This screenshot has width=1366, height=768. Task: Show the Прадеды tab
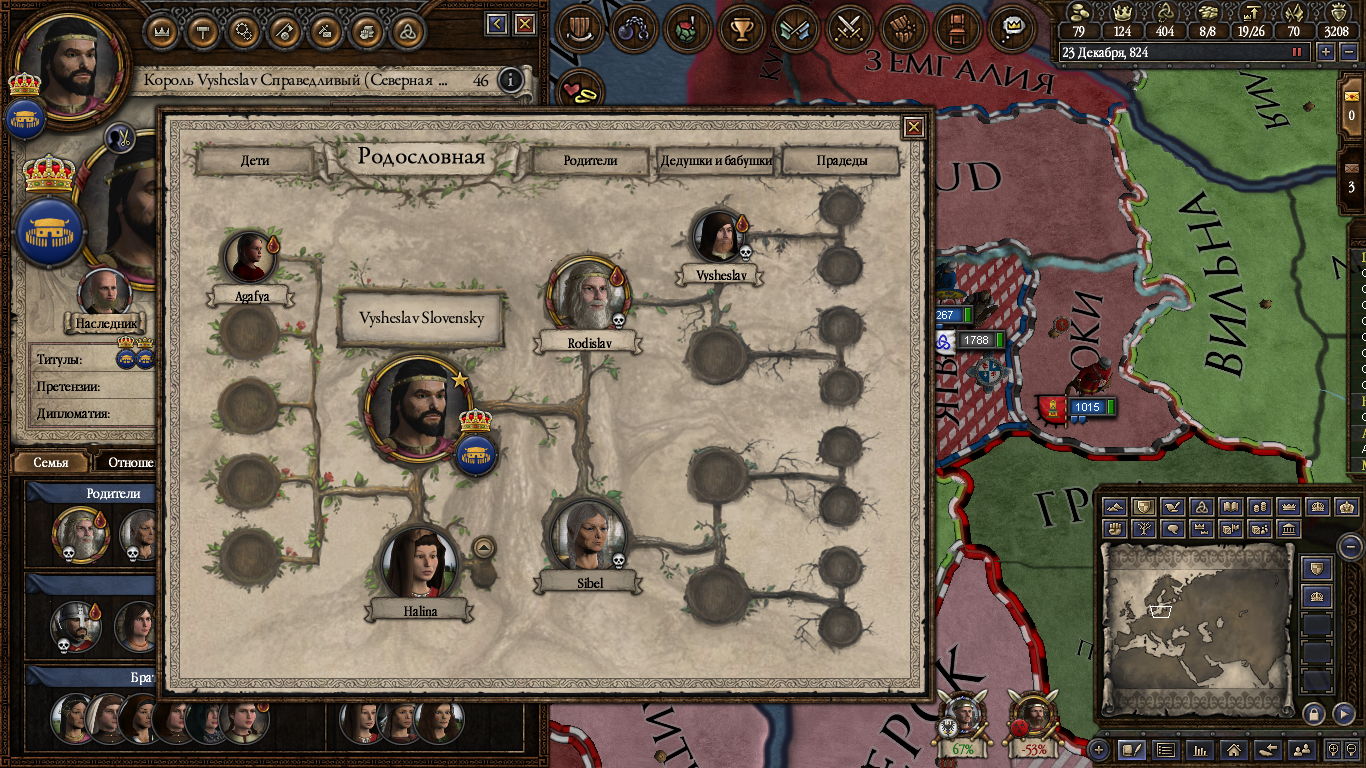(841, 160)
